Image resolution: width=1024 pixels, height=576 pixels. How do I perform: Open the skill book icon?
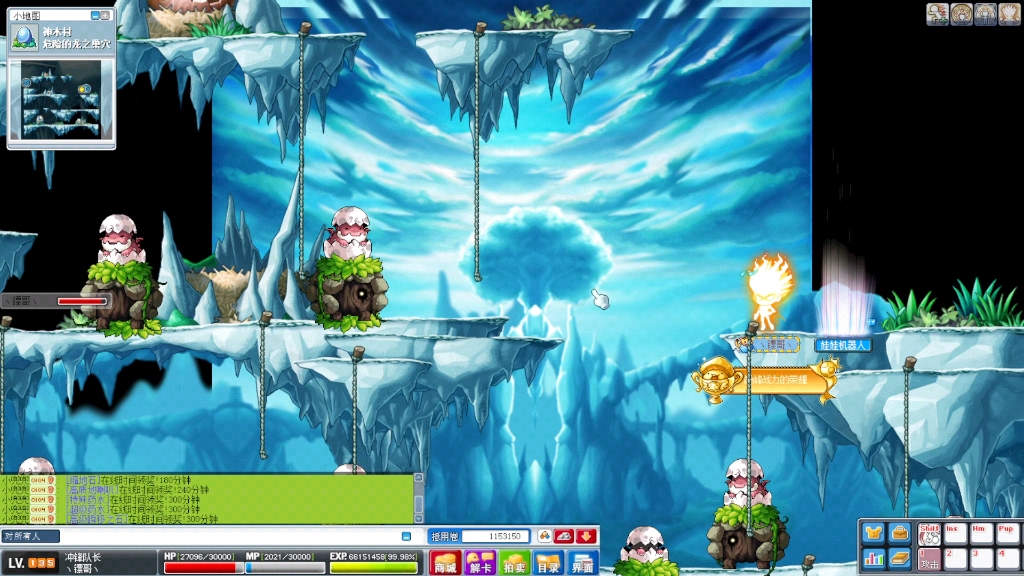pyautogui.click(x=899, y=557)
